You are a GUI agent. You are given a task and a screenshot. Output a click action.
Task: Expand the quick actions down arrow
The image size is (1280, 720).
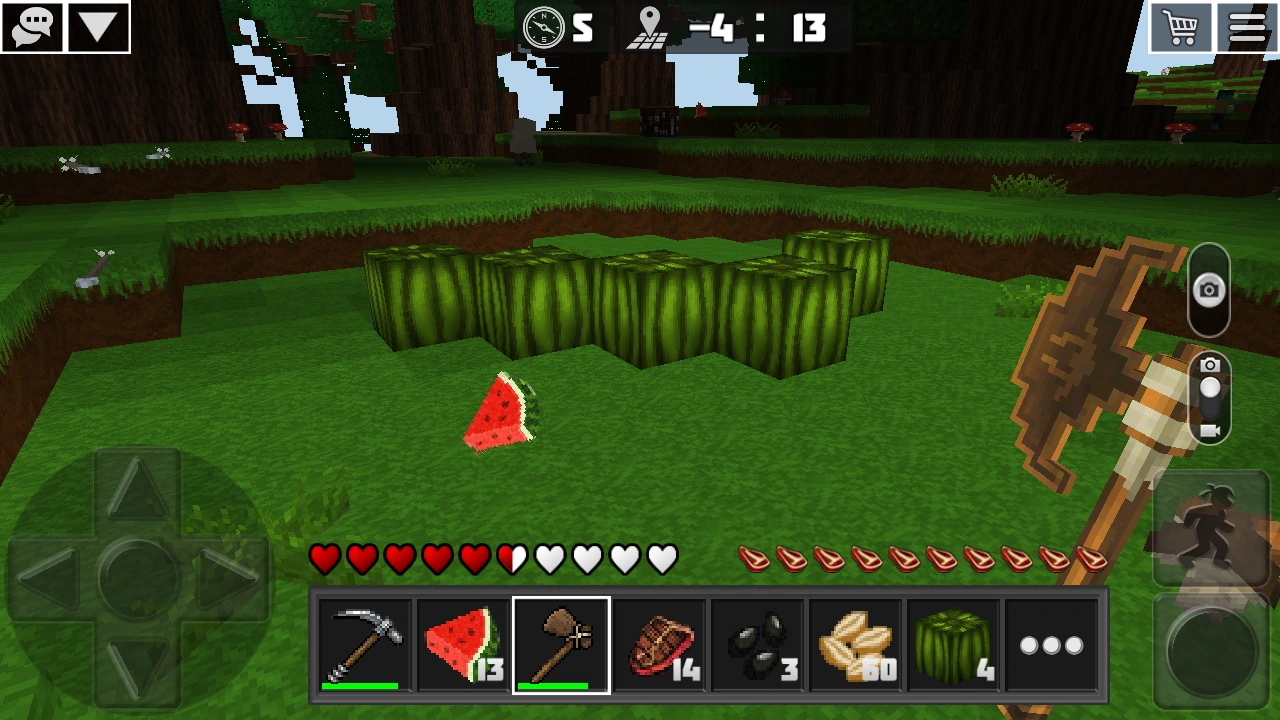[x=97, y=26]
